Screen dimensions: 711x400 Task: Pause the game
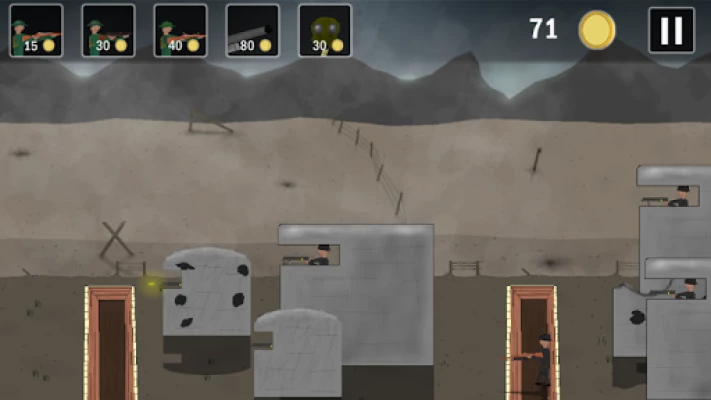pyautogui.click(x=671, y=30)
